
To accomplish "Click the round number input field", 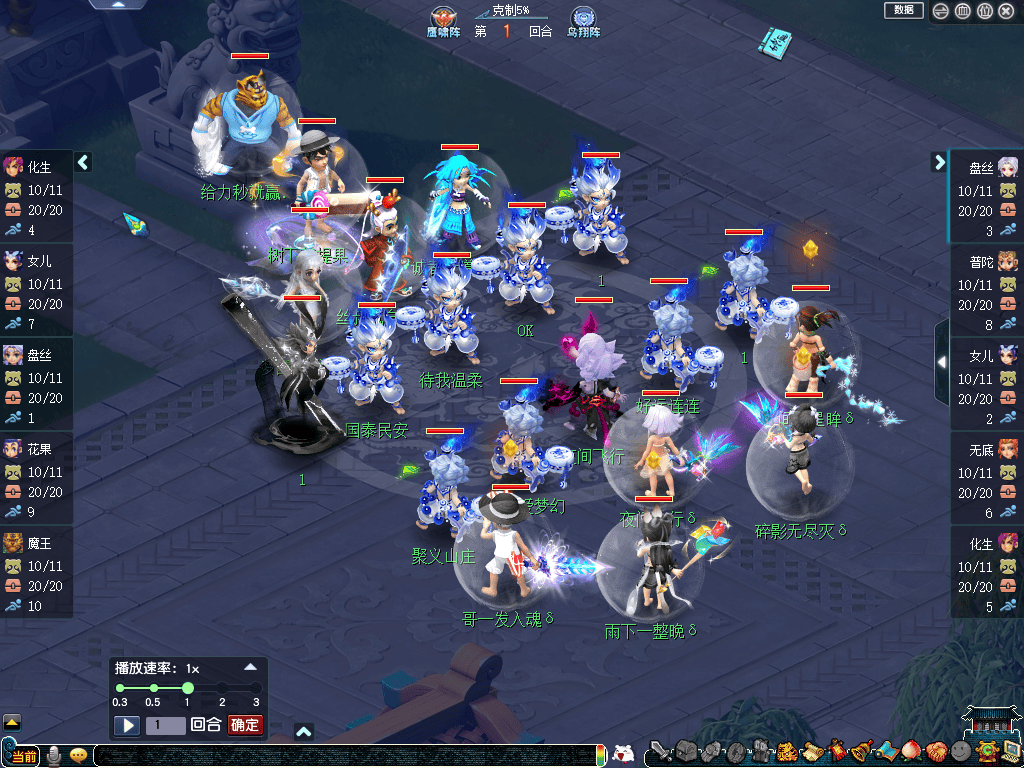I will pyautogui.click(x=165, y=725).
